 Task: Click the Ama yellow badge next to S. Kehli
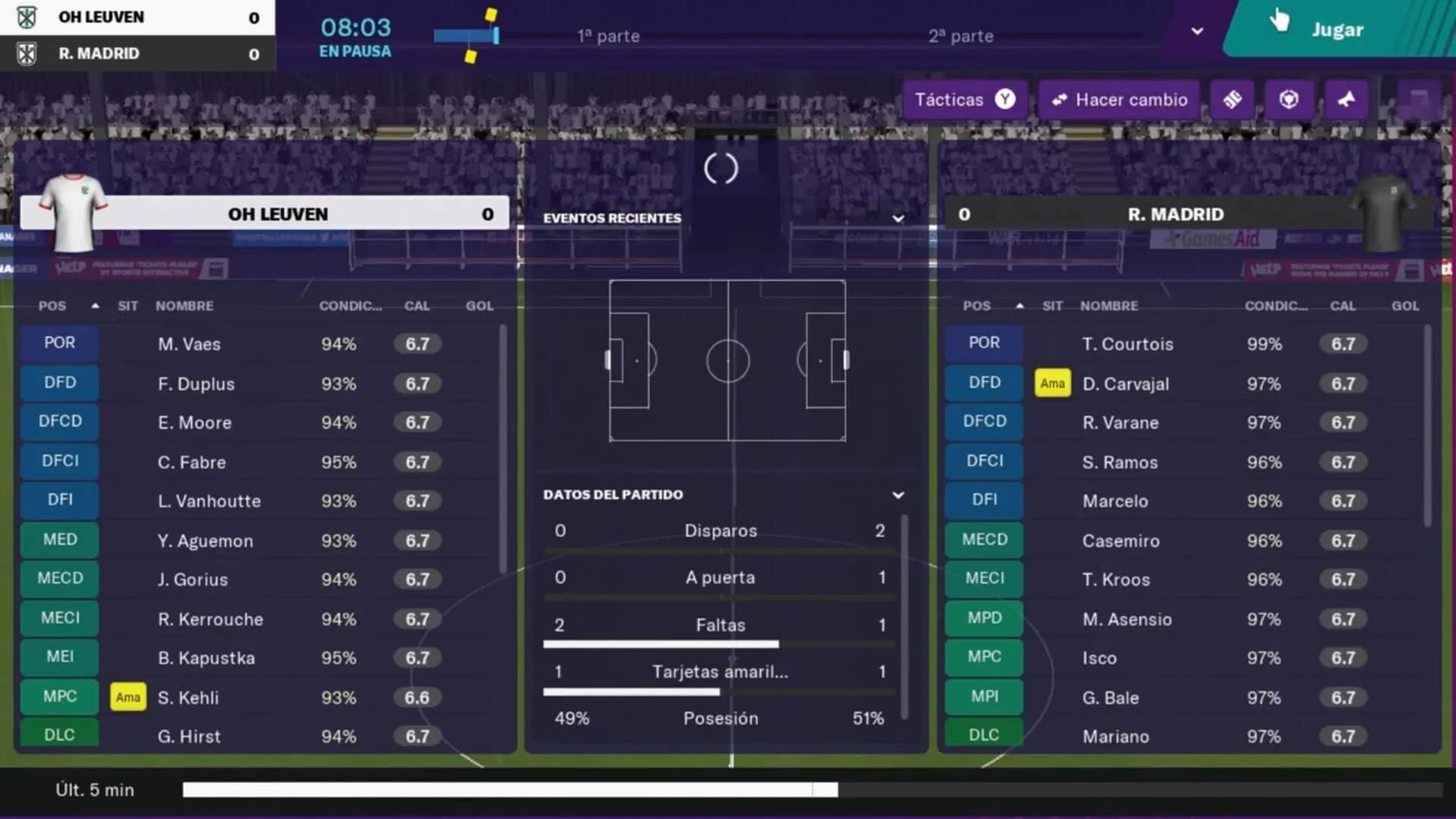127,697
